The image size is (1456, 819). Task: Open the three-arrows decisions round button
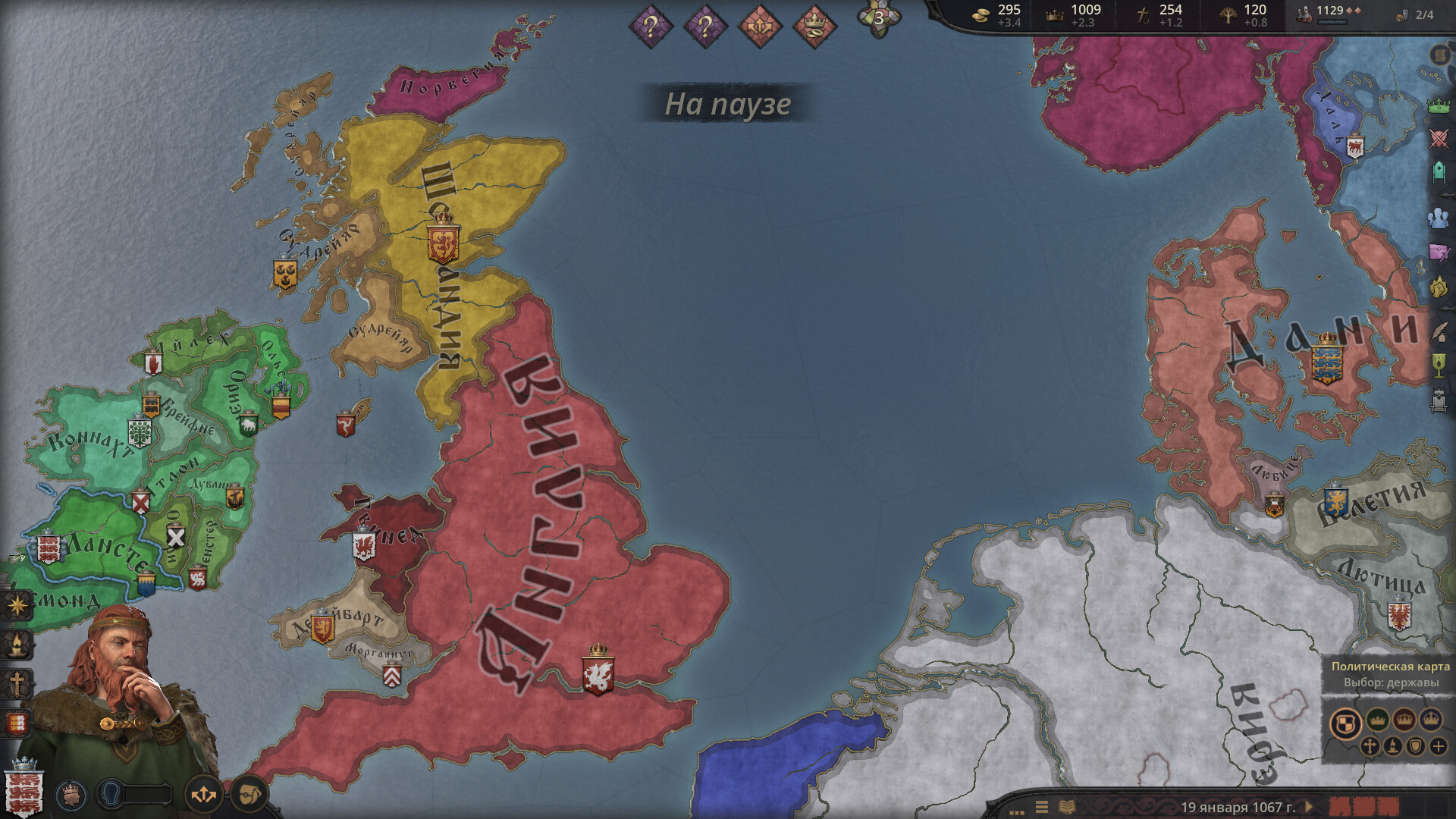[203, 795]
